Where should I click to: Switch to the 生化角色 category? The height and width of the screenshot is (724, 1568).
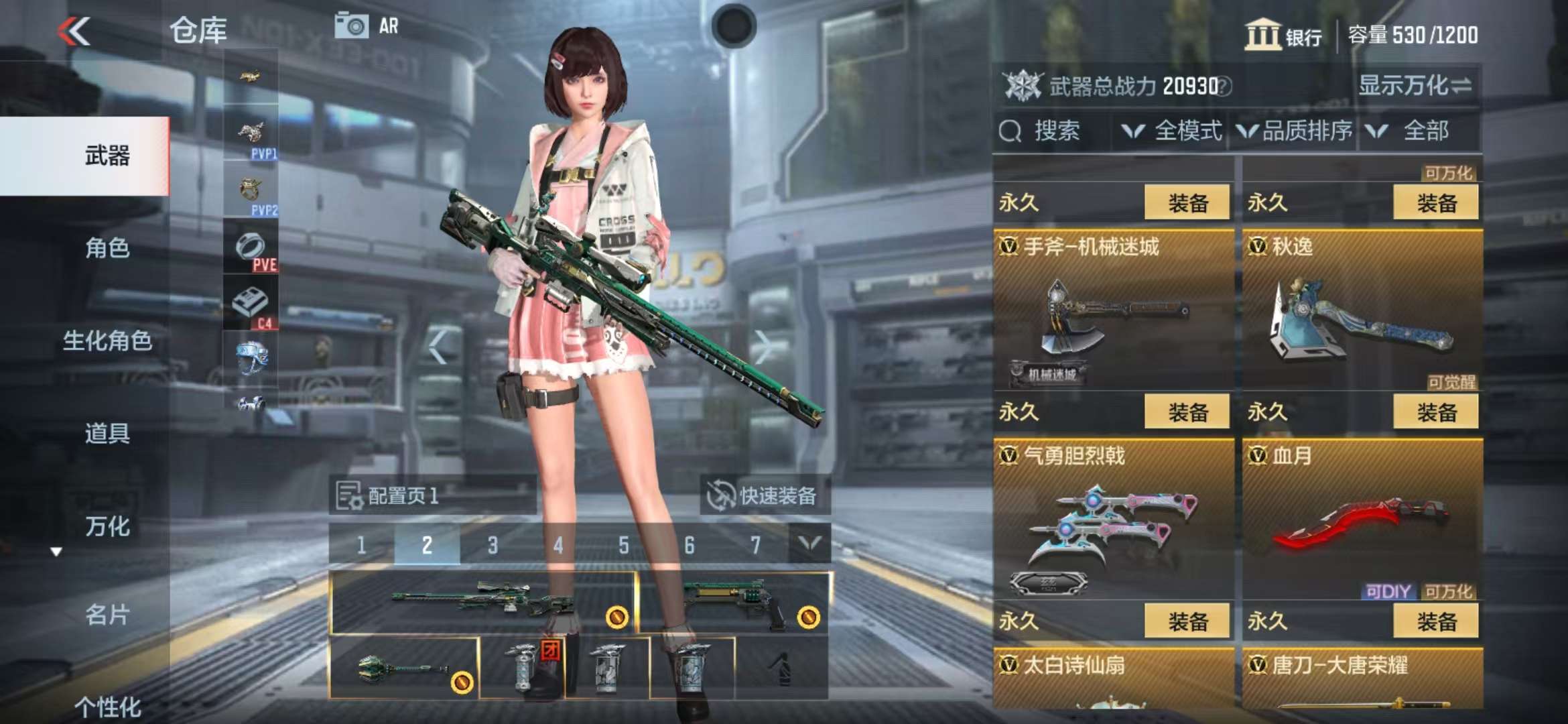[107, 341]
